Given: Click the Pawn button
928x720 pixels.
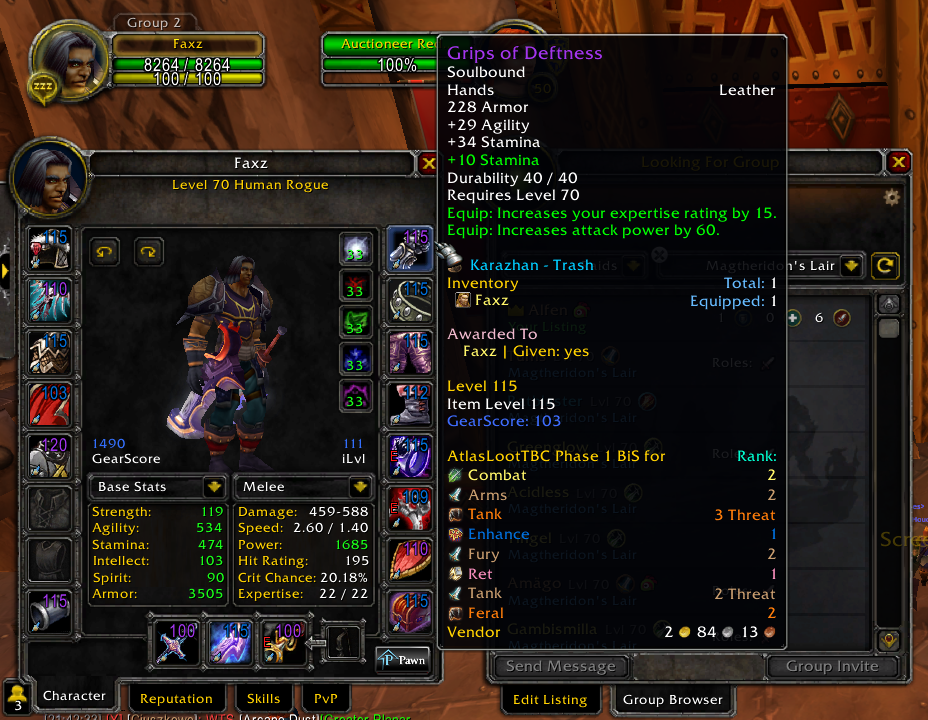Looking at the screenshot, I should 402,659.
